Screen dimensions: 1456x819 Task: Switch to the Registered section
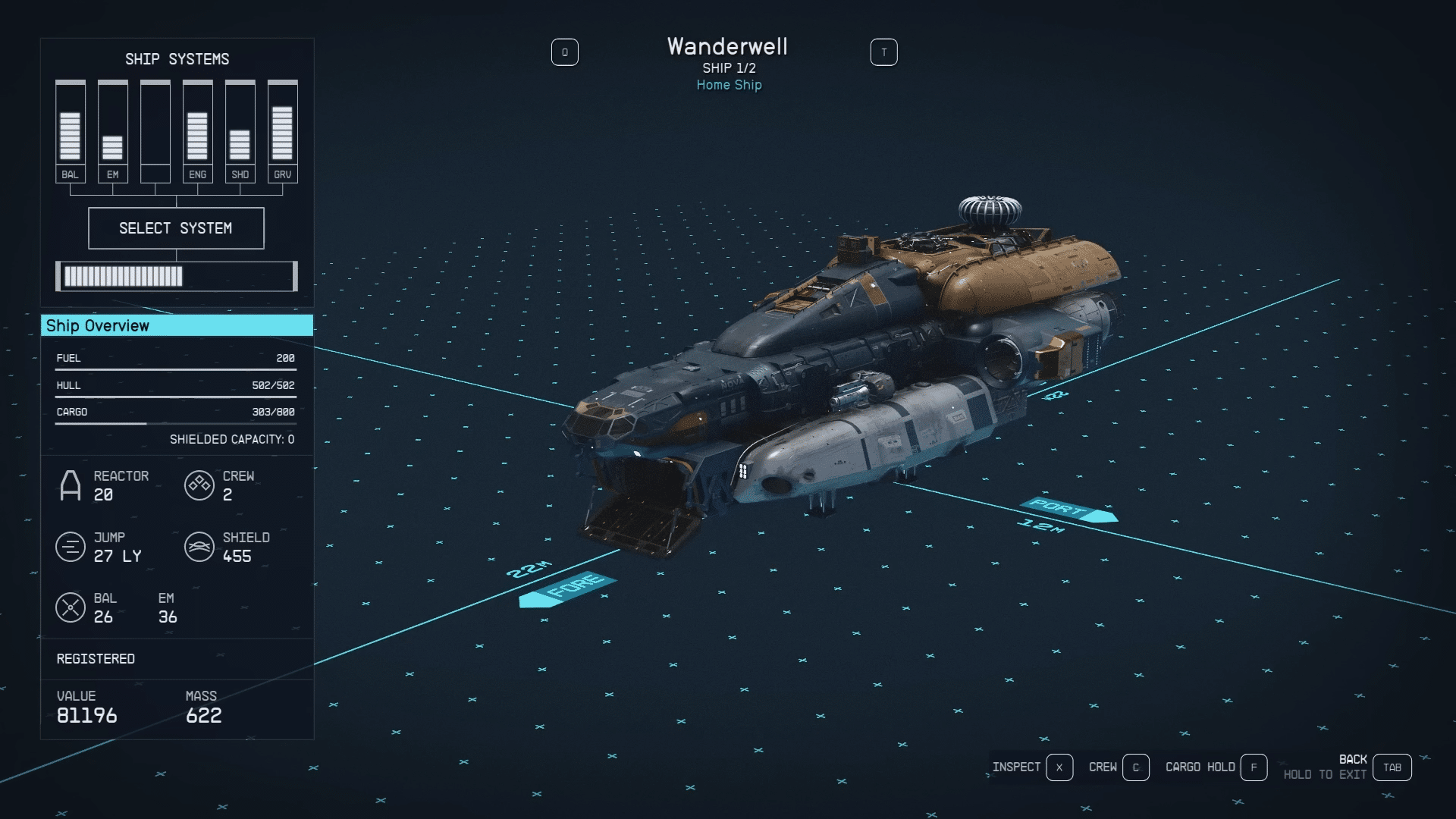96,659
